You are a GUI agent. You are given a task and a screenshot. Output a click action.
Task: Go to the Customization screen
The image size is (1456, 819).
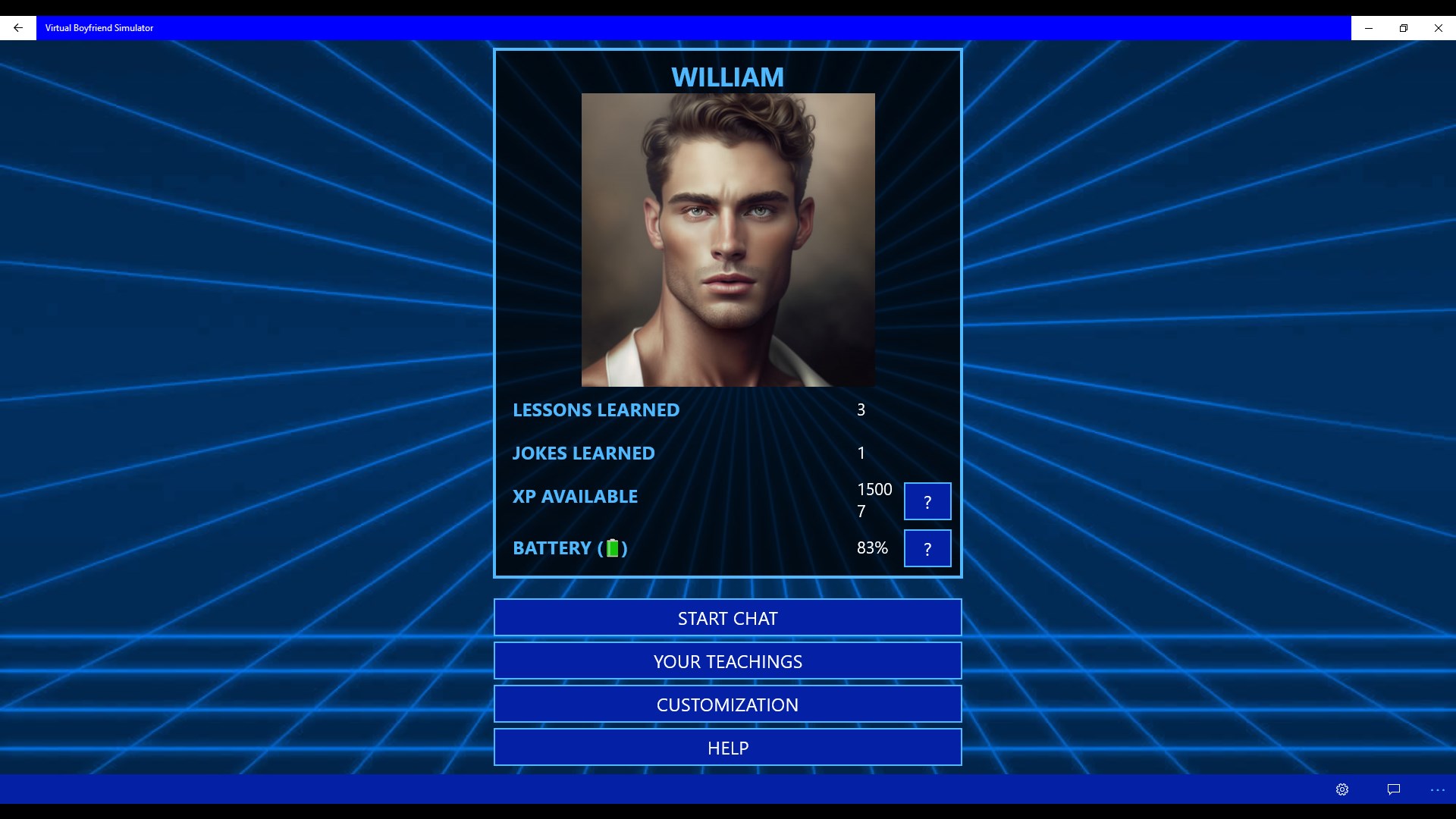(x=727, y=704)
